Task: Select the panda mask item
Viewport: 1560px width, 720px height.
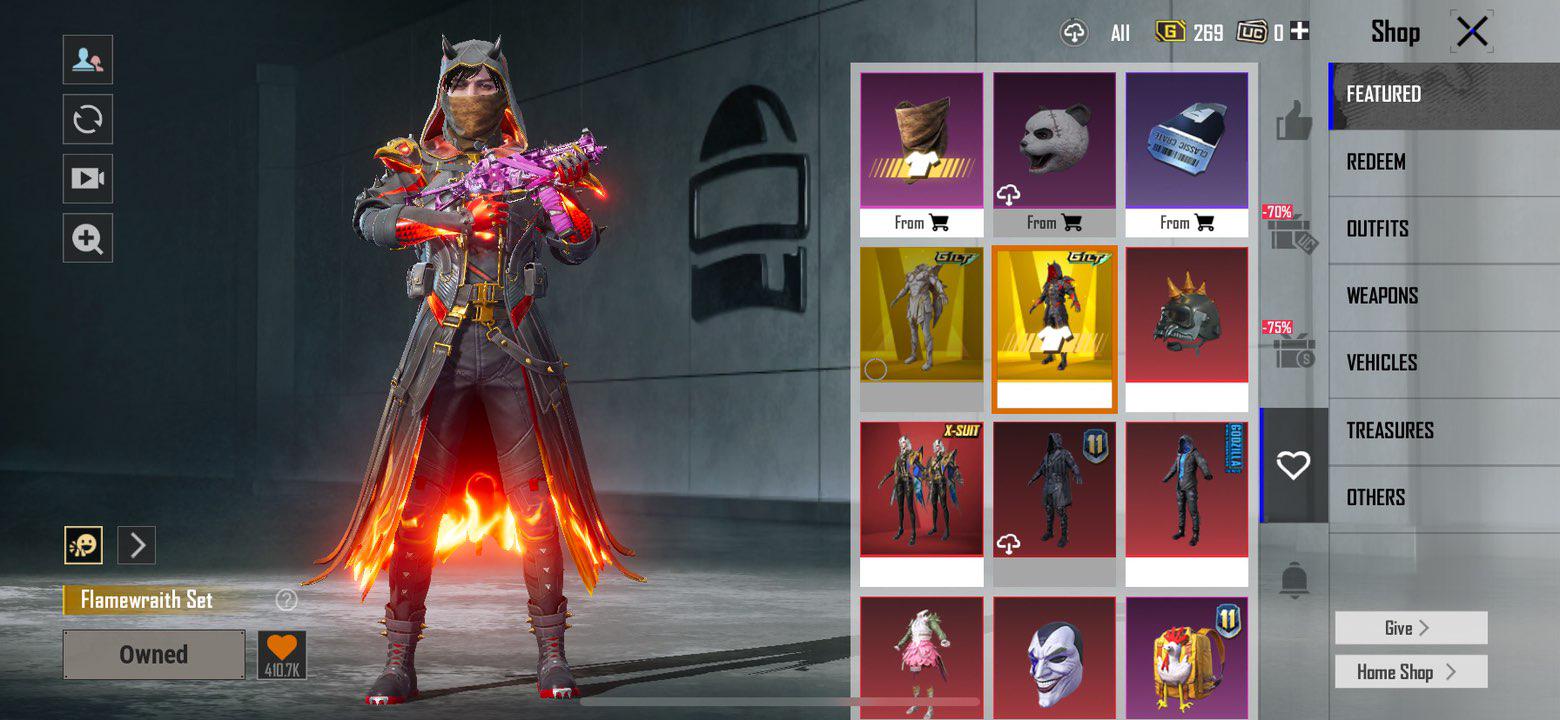Action: click(x=1054, y=140)
